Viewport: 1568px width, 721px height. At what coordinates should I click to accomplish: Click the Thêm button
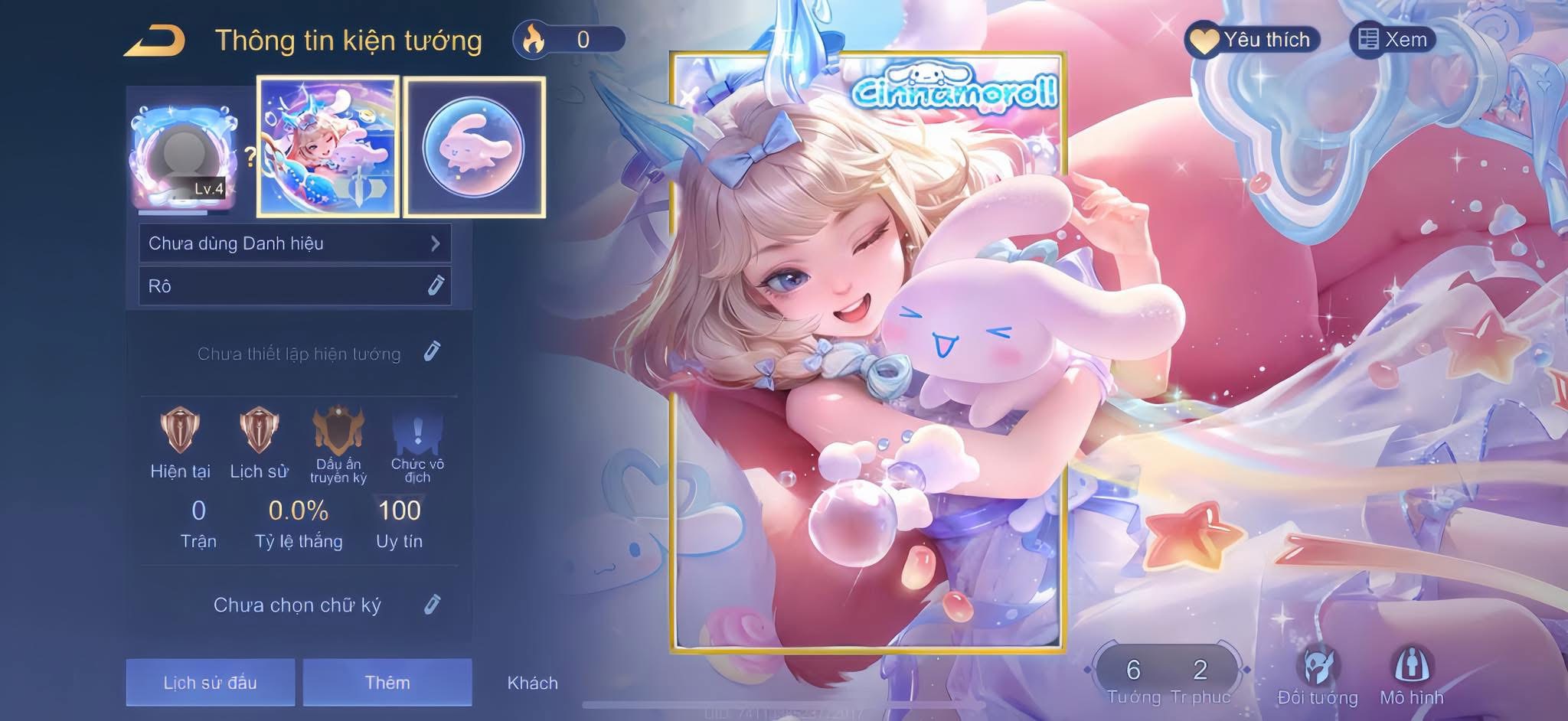point(387,682)
